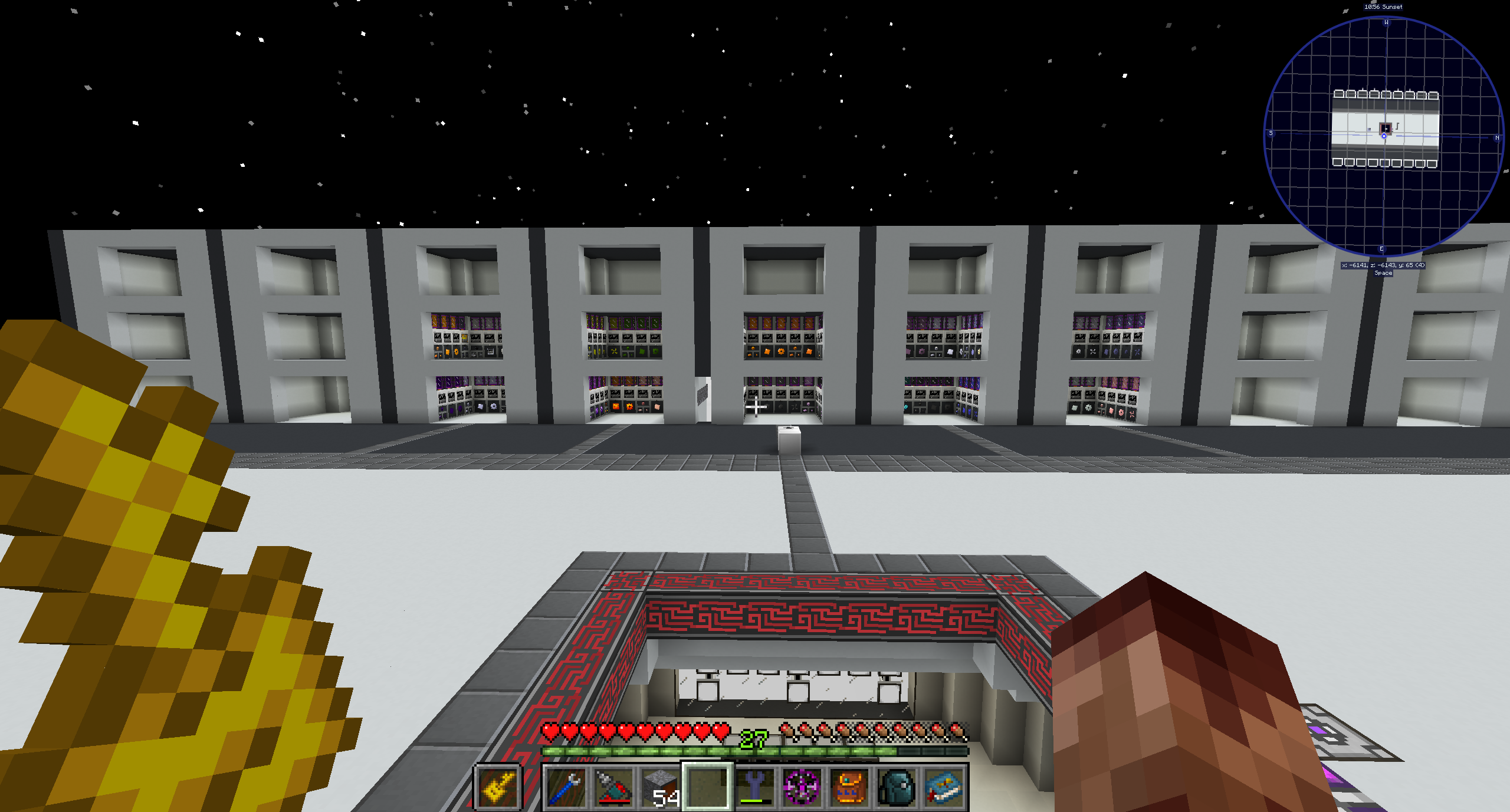Choose the red and teal drill tool slot
Image resolution: width=1510 pixels, height=812 pixels.
point(613,787)
